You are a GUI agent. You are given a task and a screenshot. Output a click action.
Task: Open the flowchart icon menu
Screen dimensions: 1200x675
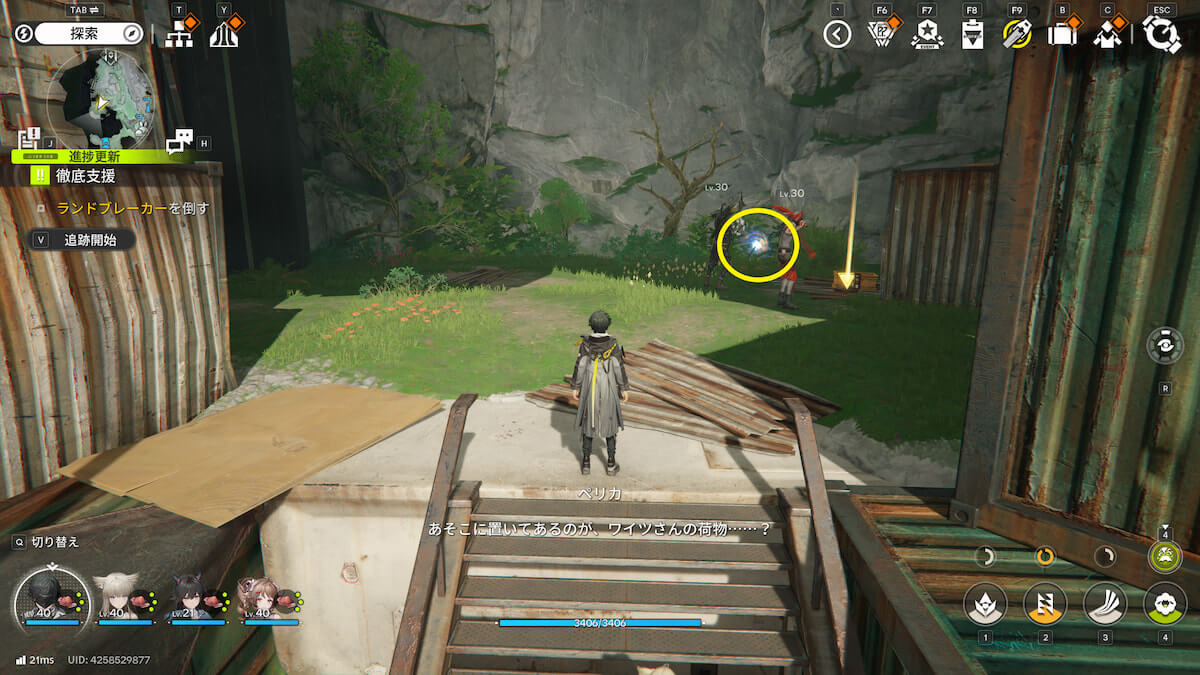179,35
